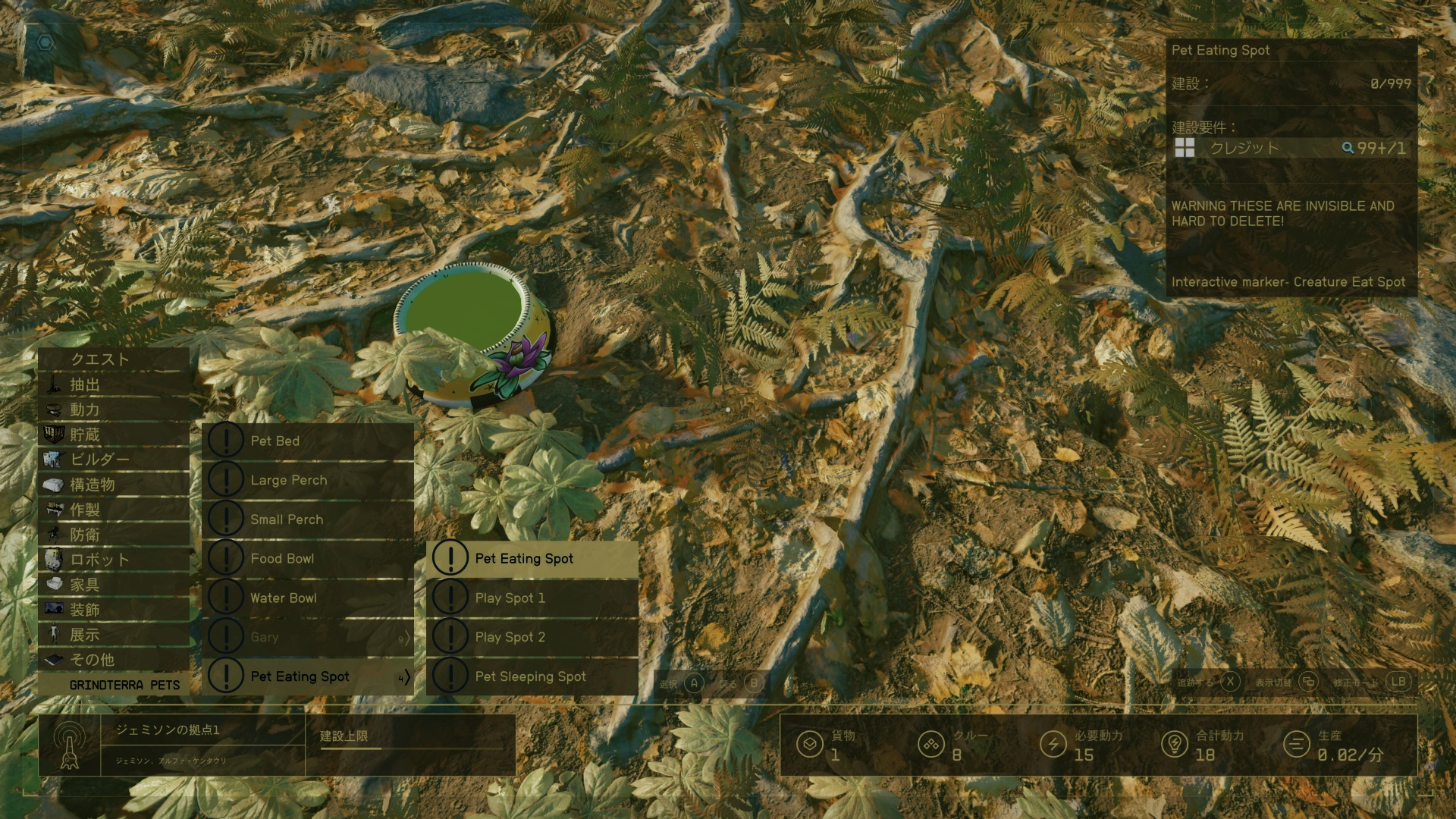Select the 構造物 category

pos(114,485)
